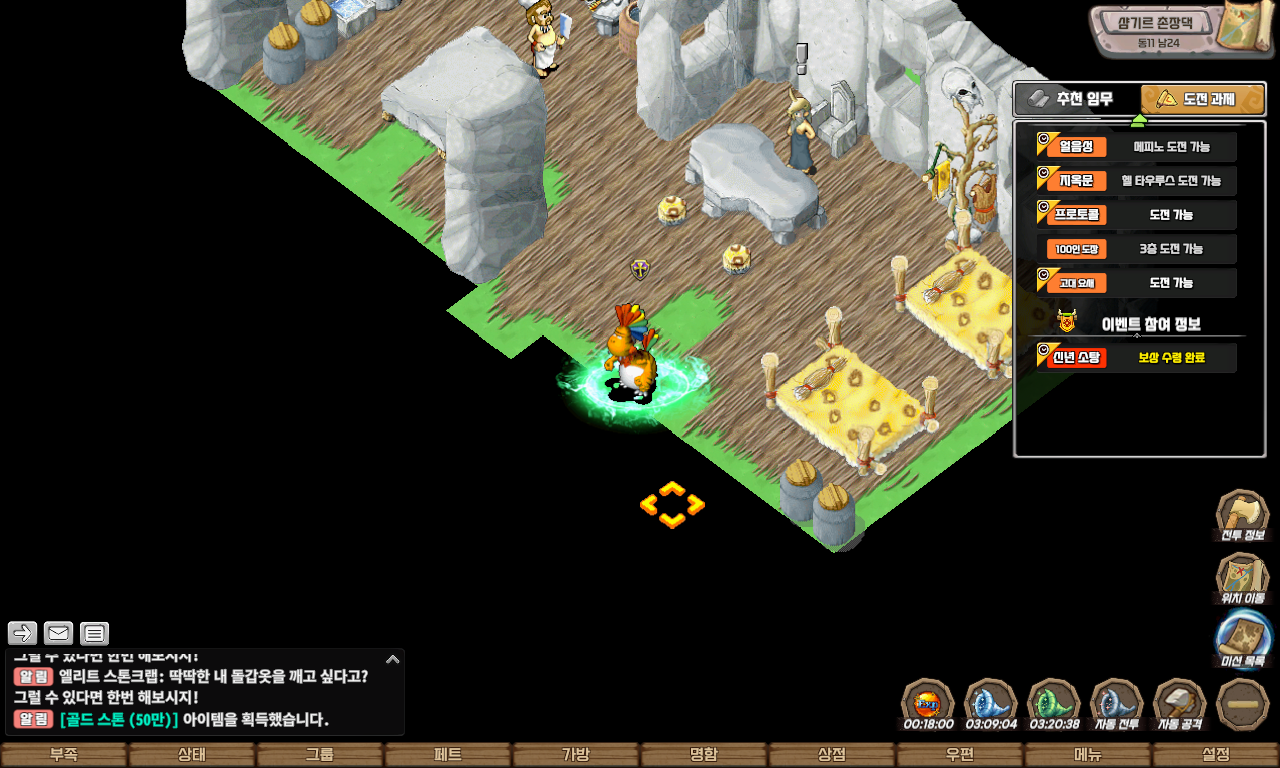The width and height of the screenshot is (1280, 768).
Task: Toggle 자동 전투 auto-battle
Action: tap(1116, 704)
